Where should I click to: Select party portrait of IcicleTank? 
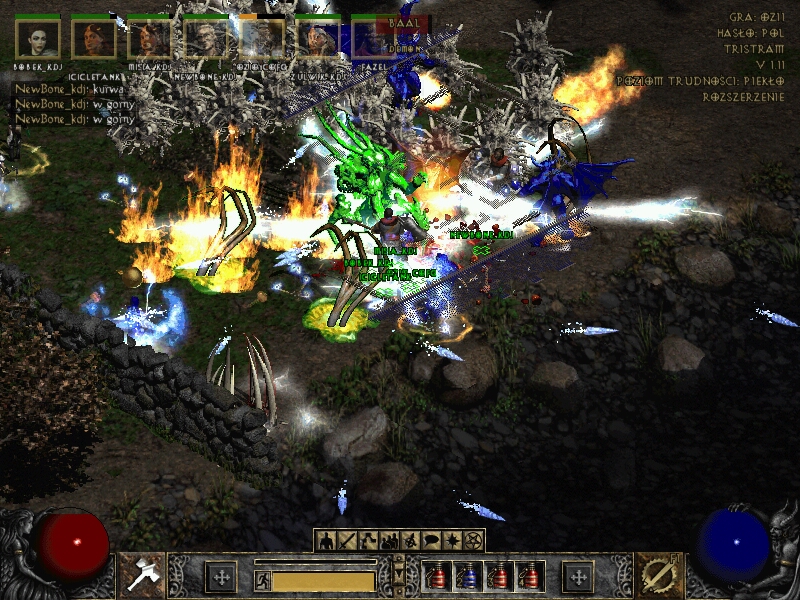[94, 38]
